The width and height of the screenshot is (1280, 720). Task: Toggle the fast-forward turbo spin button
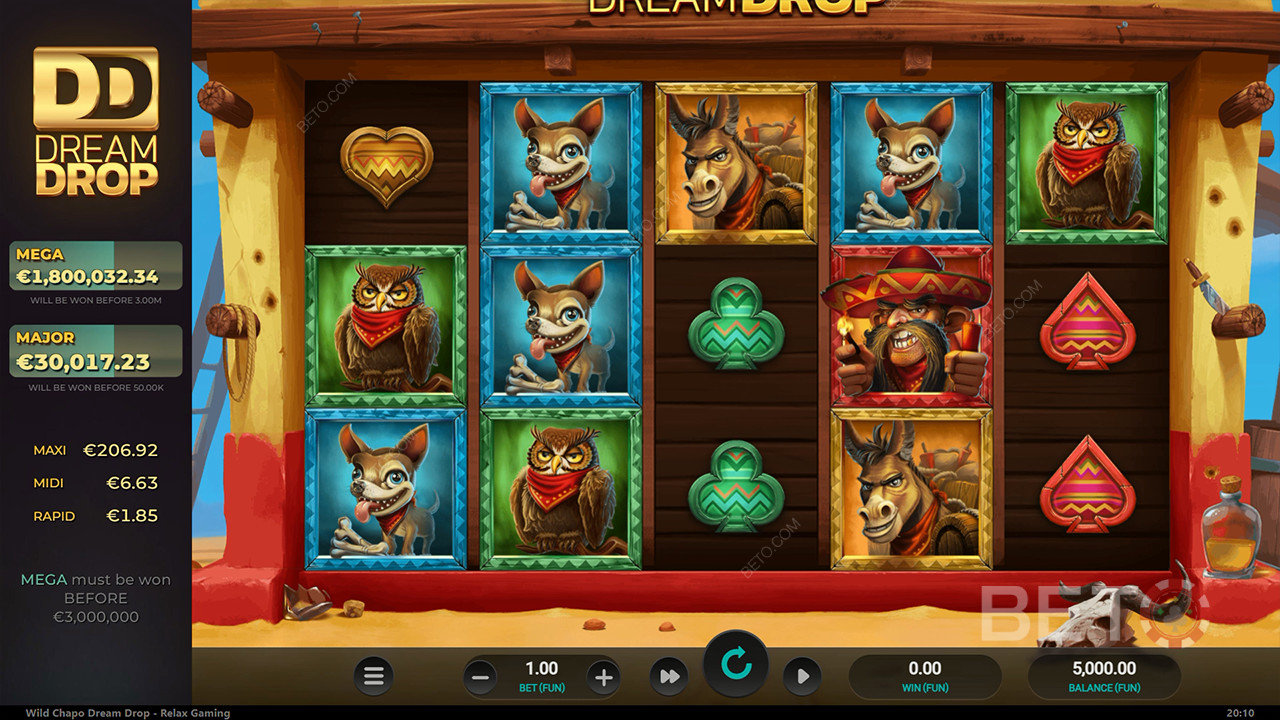click(667, 677)
